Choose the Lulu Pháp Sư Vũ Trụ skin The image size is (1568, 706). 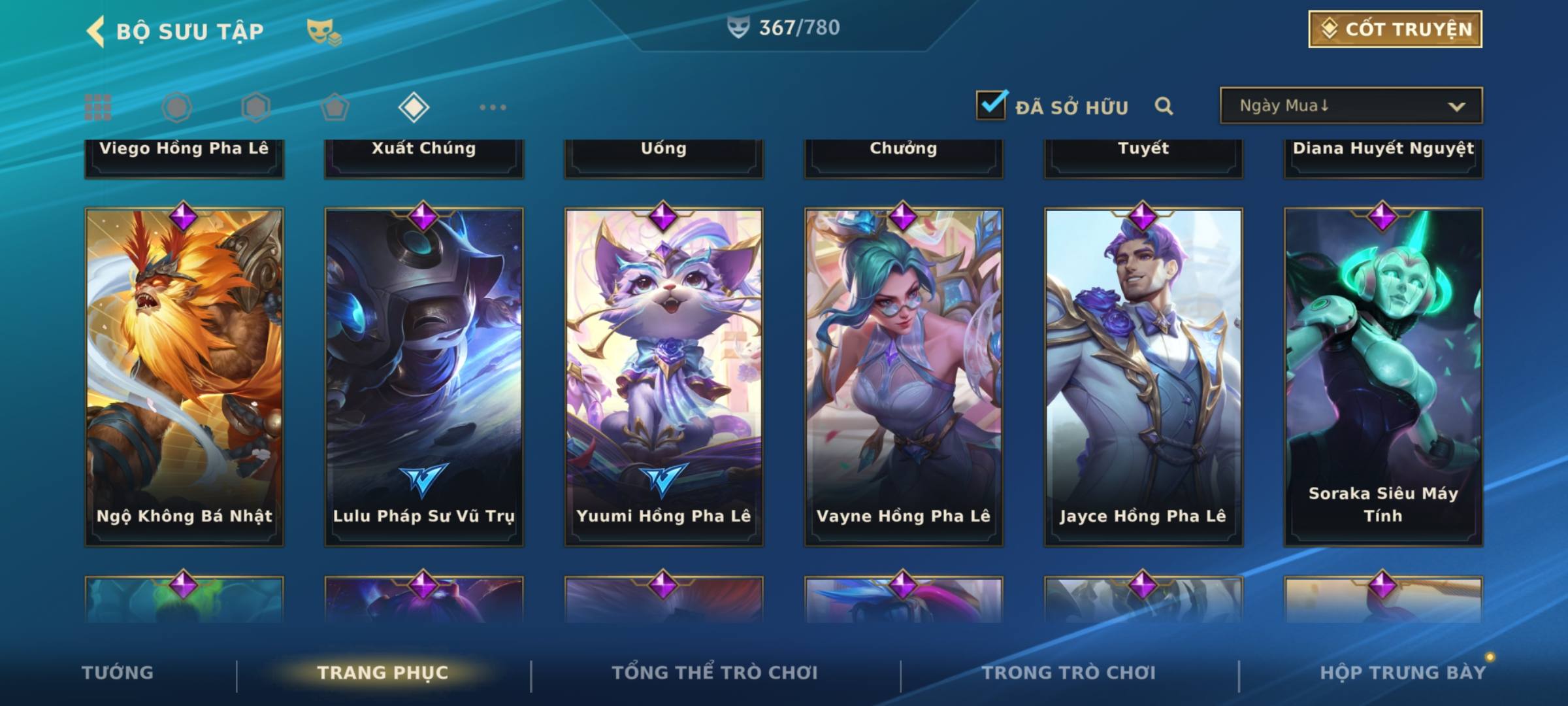(424, 376)
